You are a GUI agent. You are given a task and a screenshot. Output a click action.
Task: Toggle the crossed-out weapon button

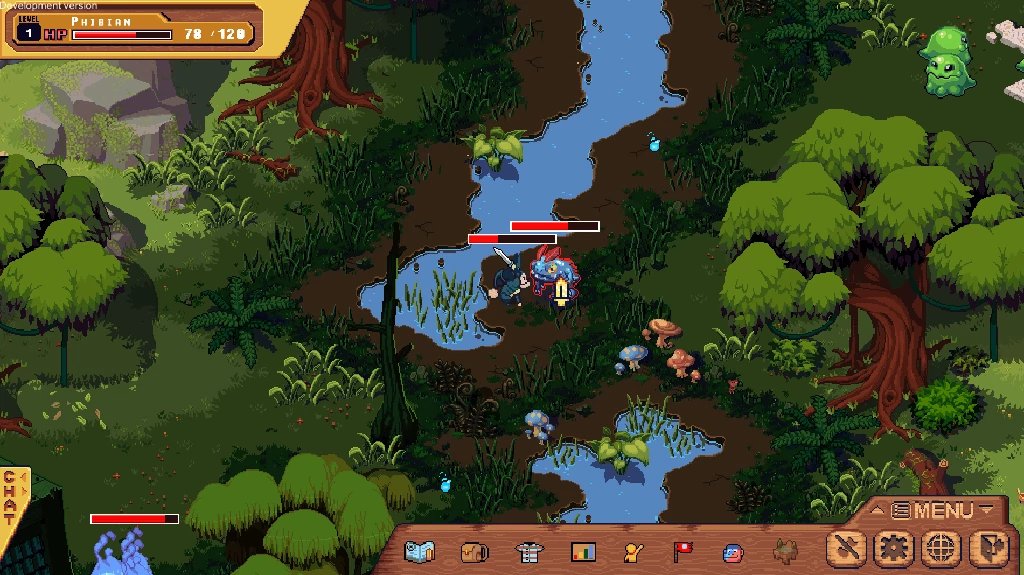tap(848, 548)
